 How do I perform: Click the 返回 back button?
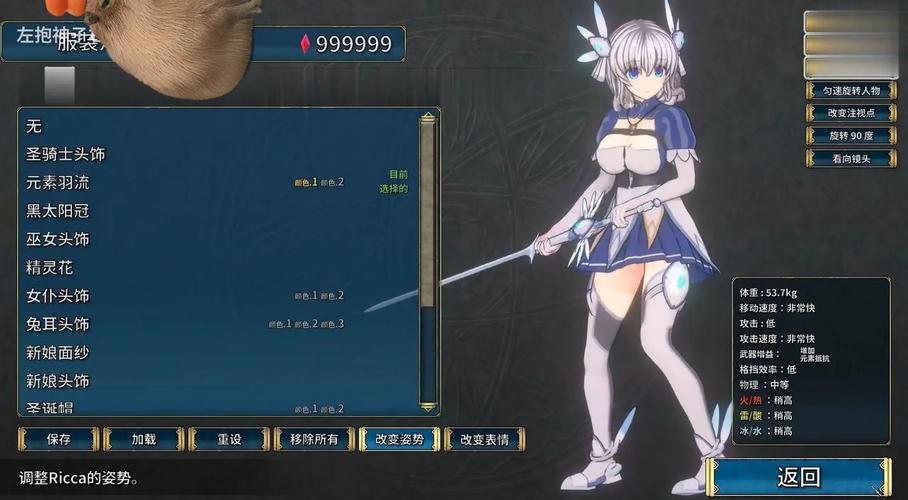pyautogui.click(x=798, y=477)
